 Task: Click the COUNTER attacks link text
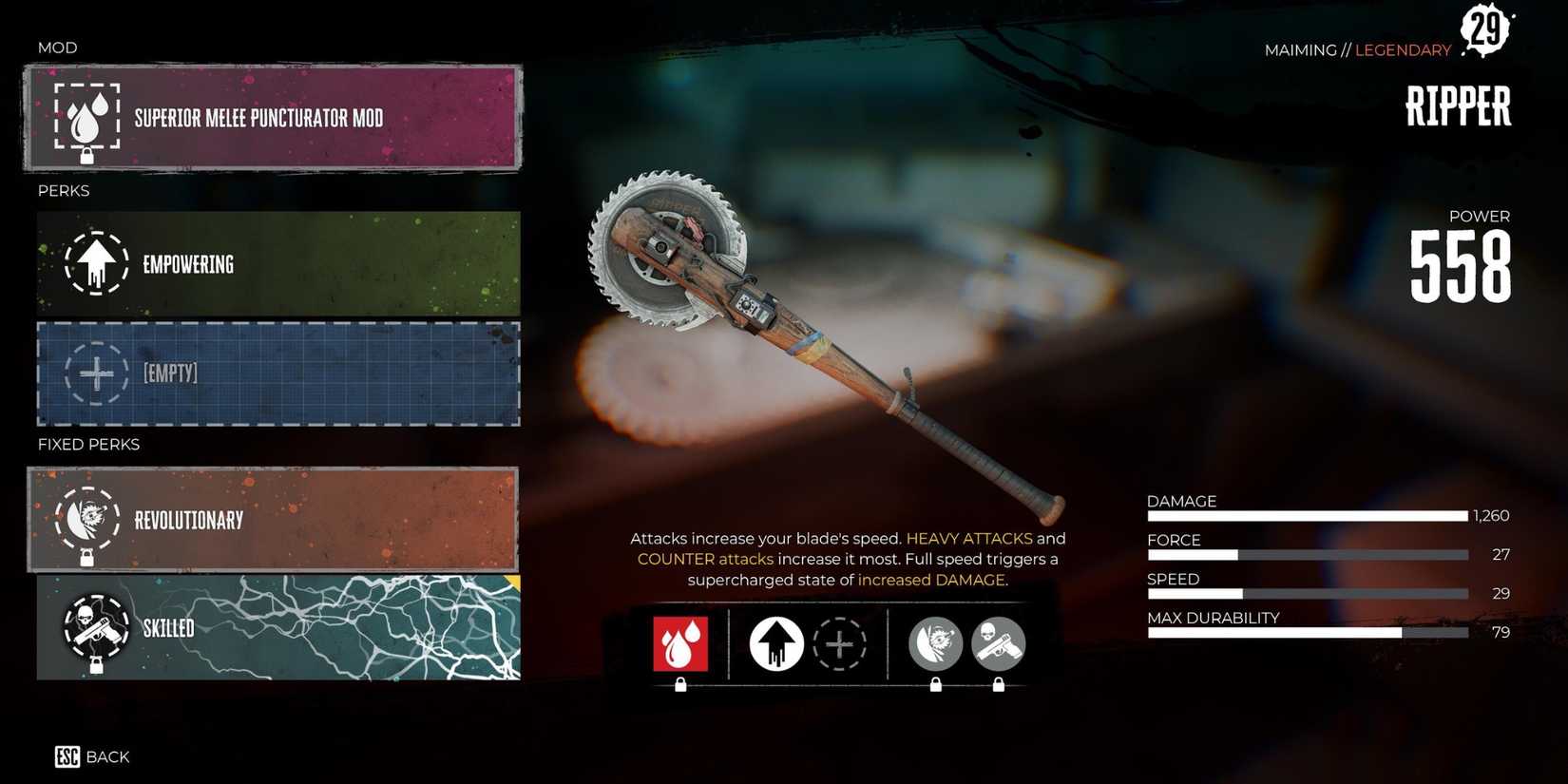704,559
